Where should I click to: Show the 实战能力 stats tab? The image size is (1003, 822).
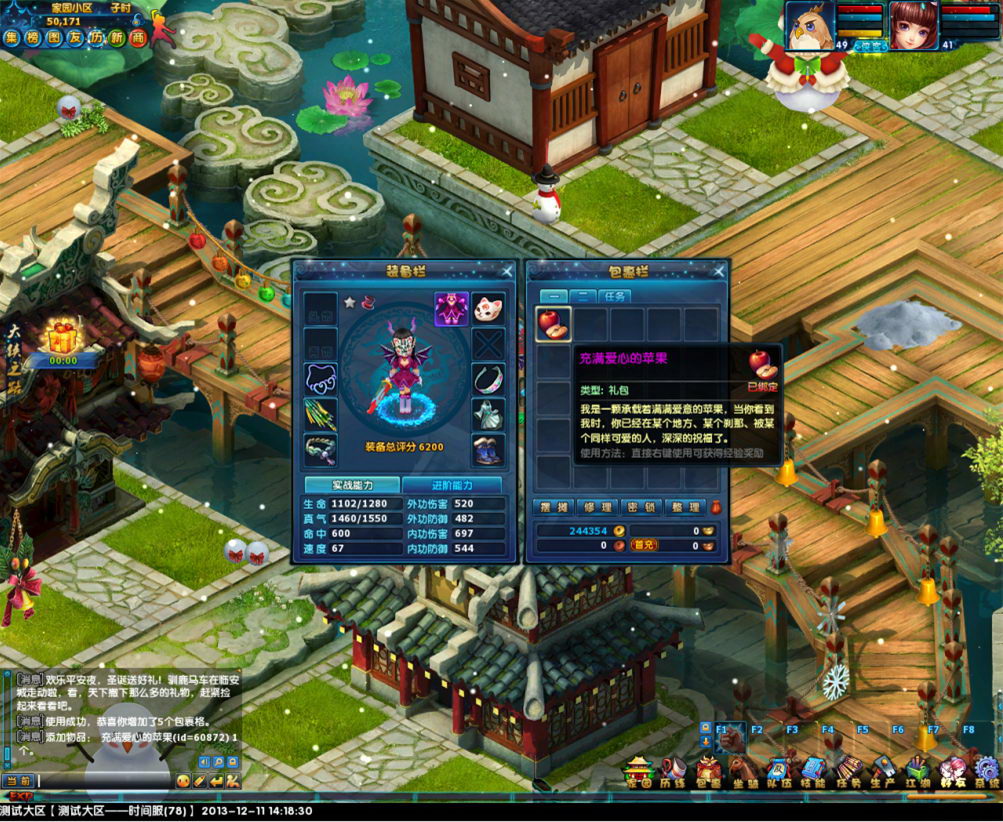point(352,485)
